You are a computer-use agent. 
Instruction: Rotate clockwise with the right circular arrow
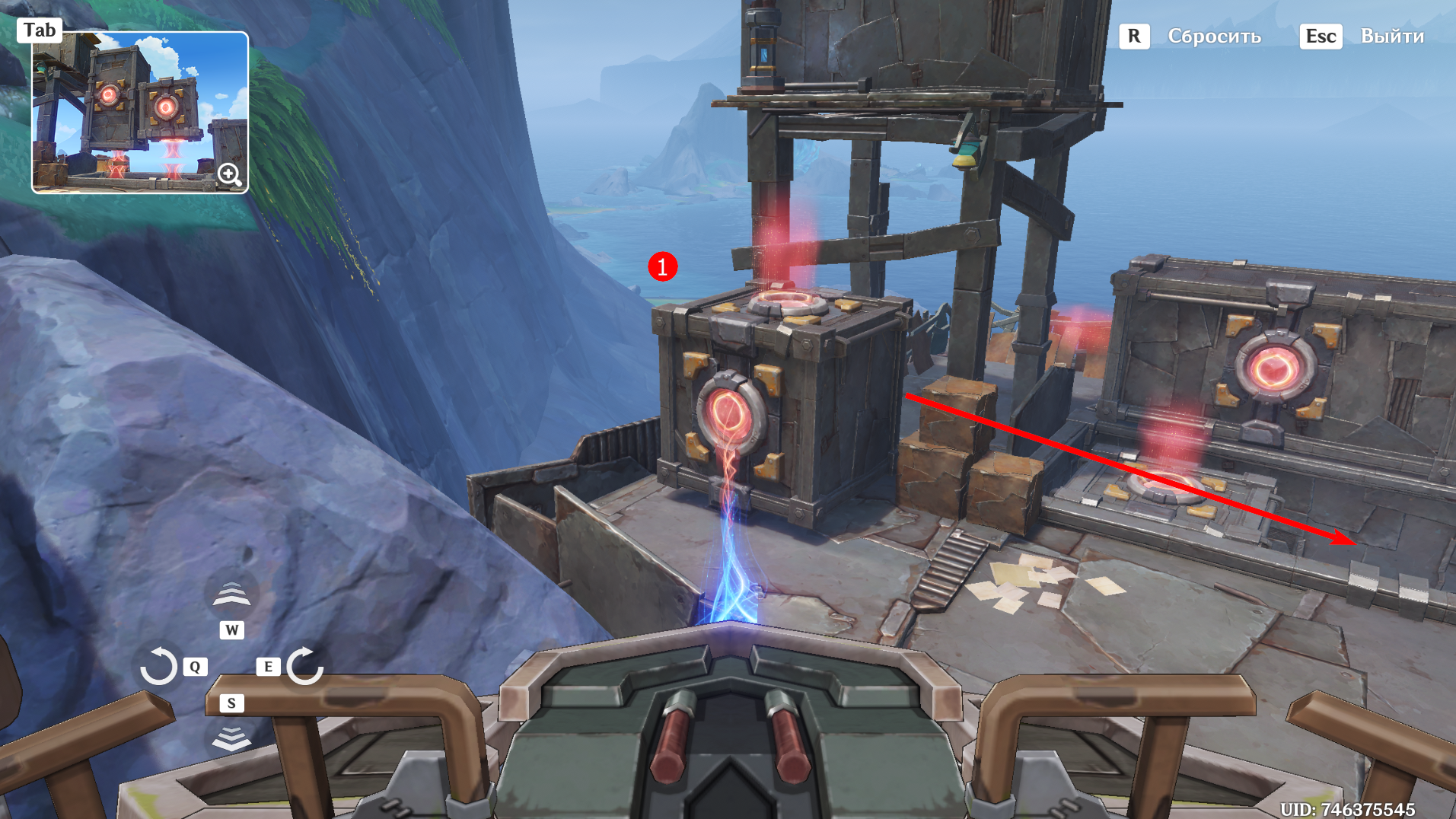[306, 666]
